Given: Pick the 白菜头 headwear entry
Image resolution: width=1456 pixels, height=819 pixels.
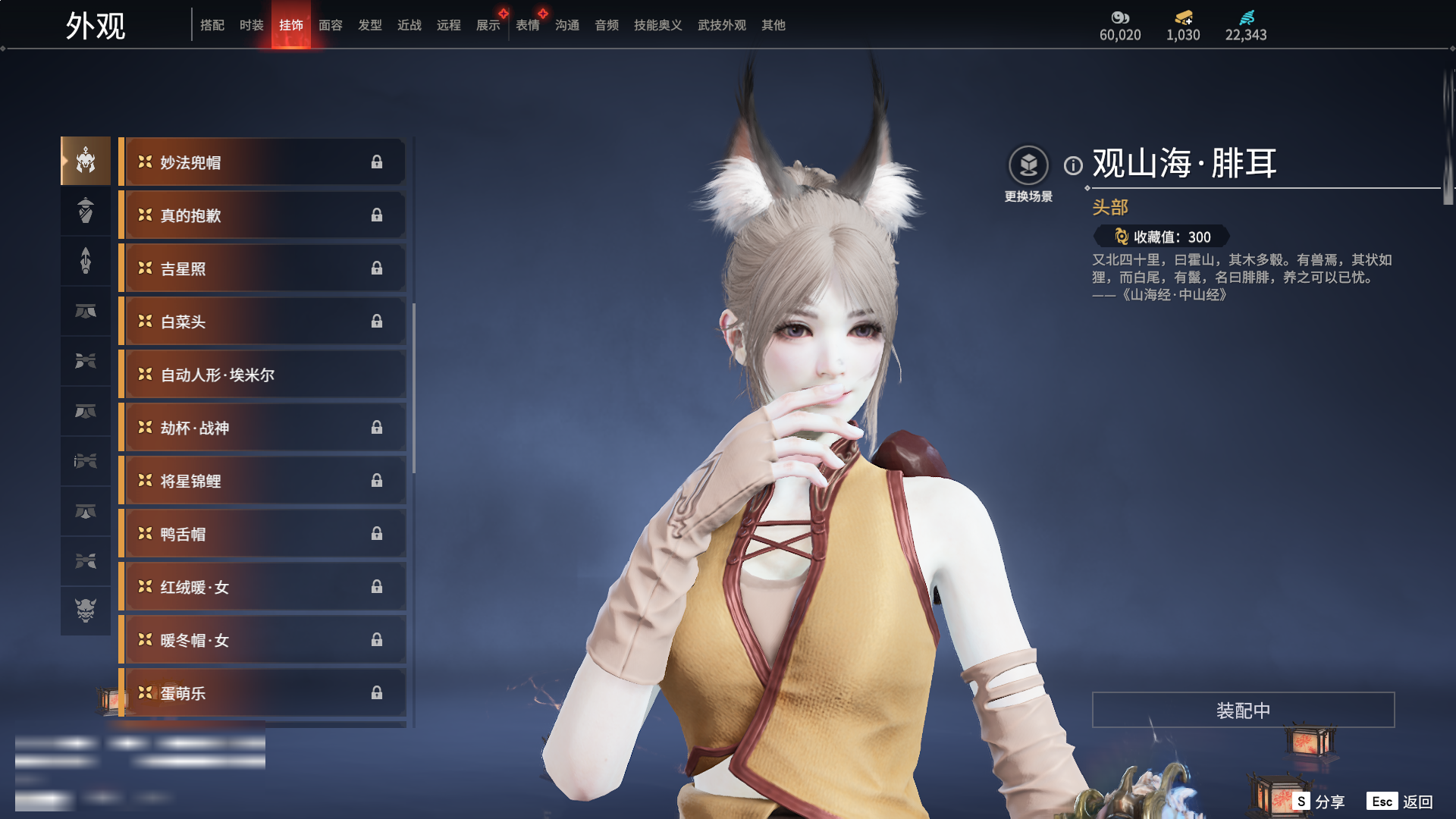Looking at the screenshot, I should click(262, 322).
